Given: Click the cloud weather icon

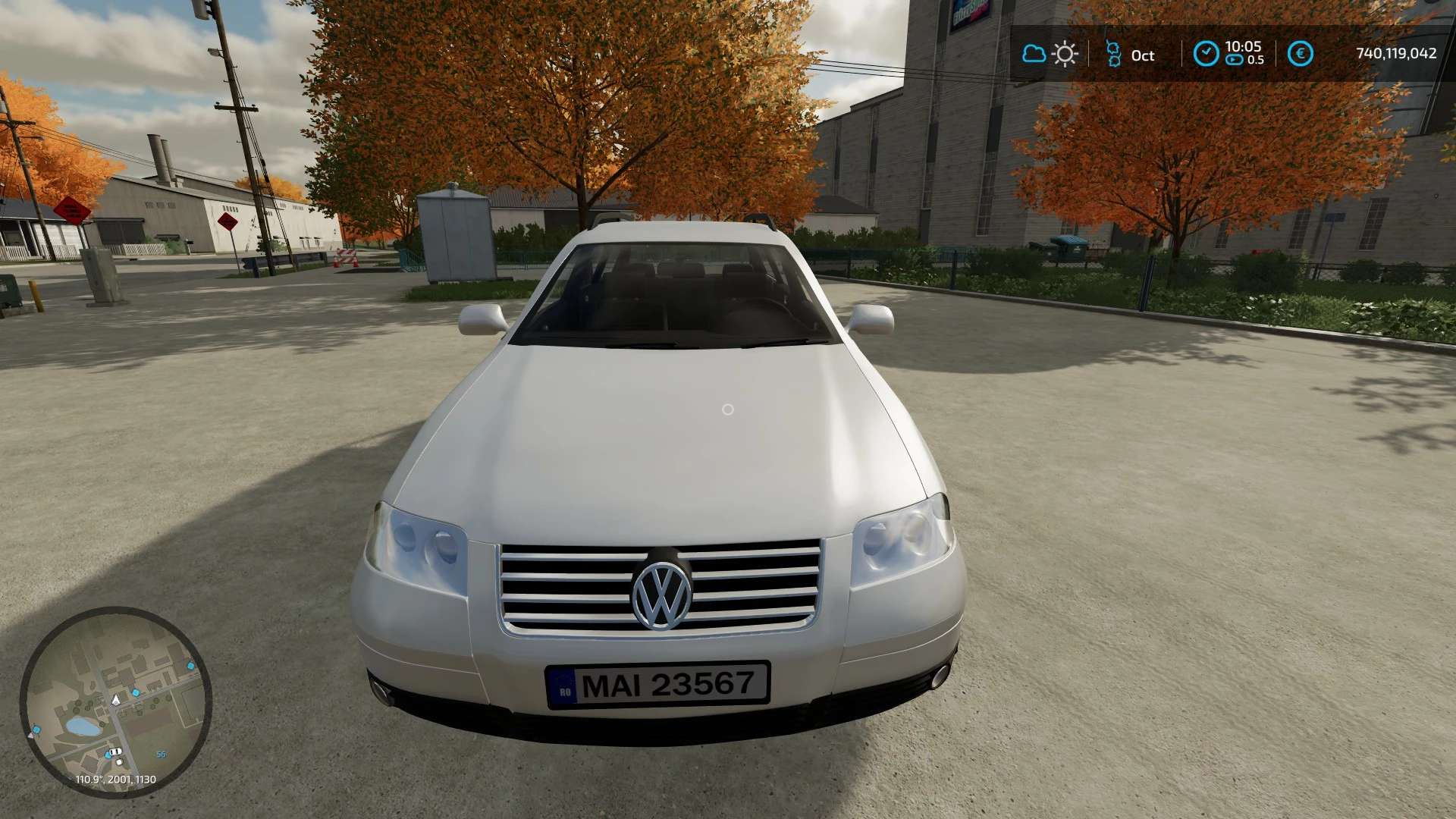Looking at the screenshot, I should pyautogui.click(x=1033, y=54).
